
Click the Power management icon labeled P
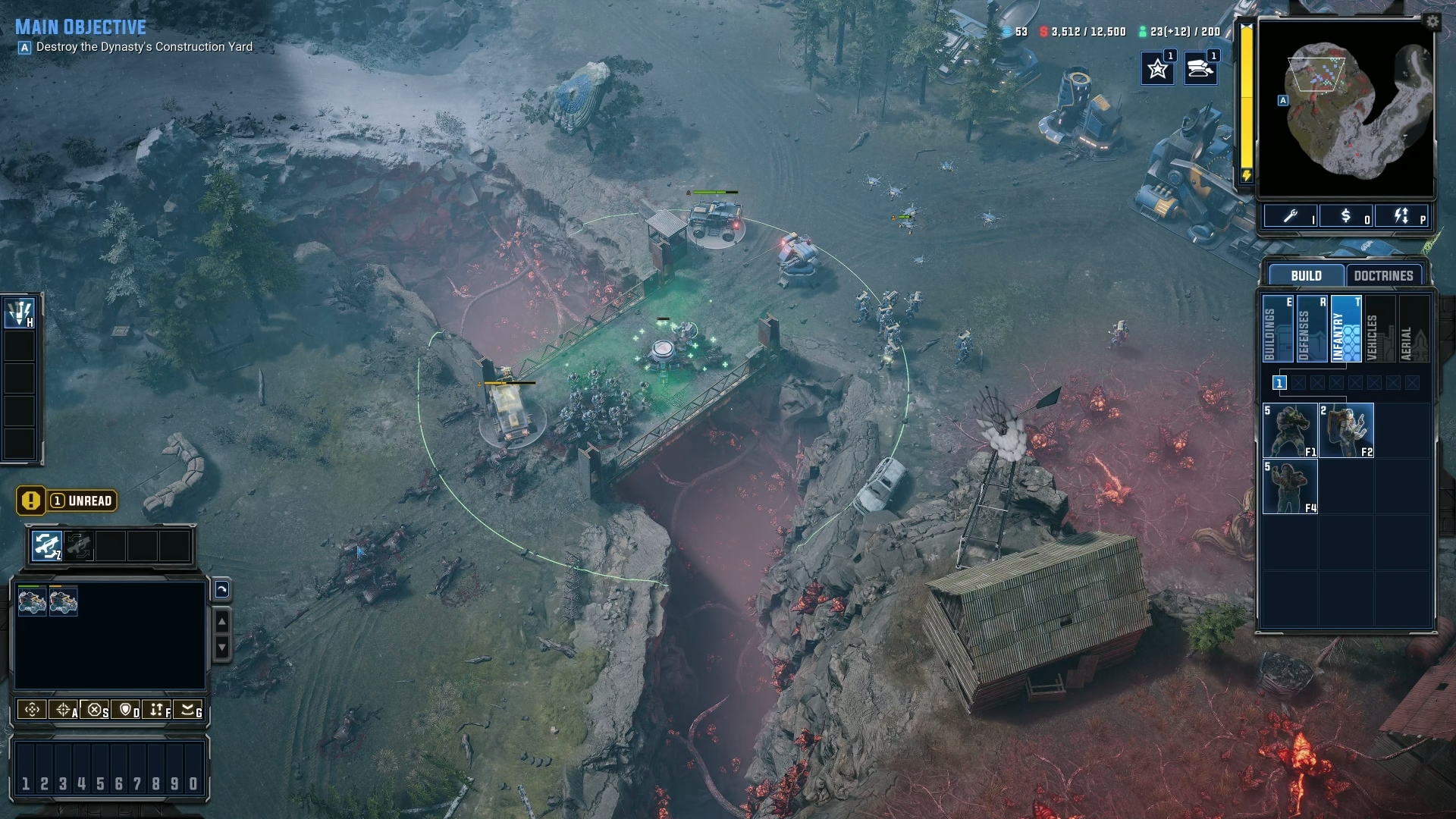pos(1401,217)
